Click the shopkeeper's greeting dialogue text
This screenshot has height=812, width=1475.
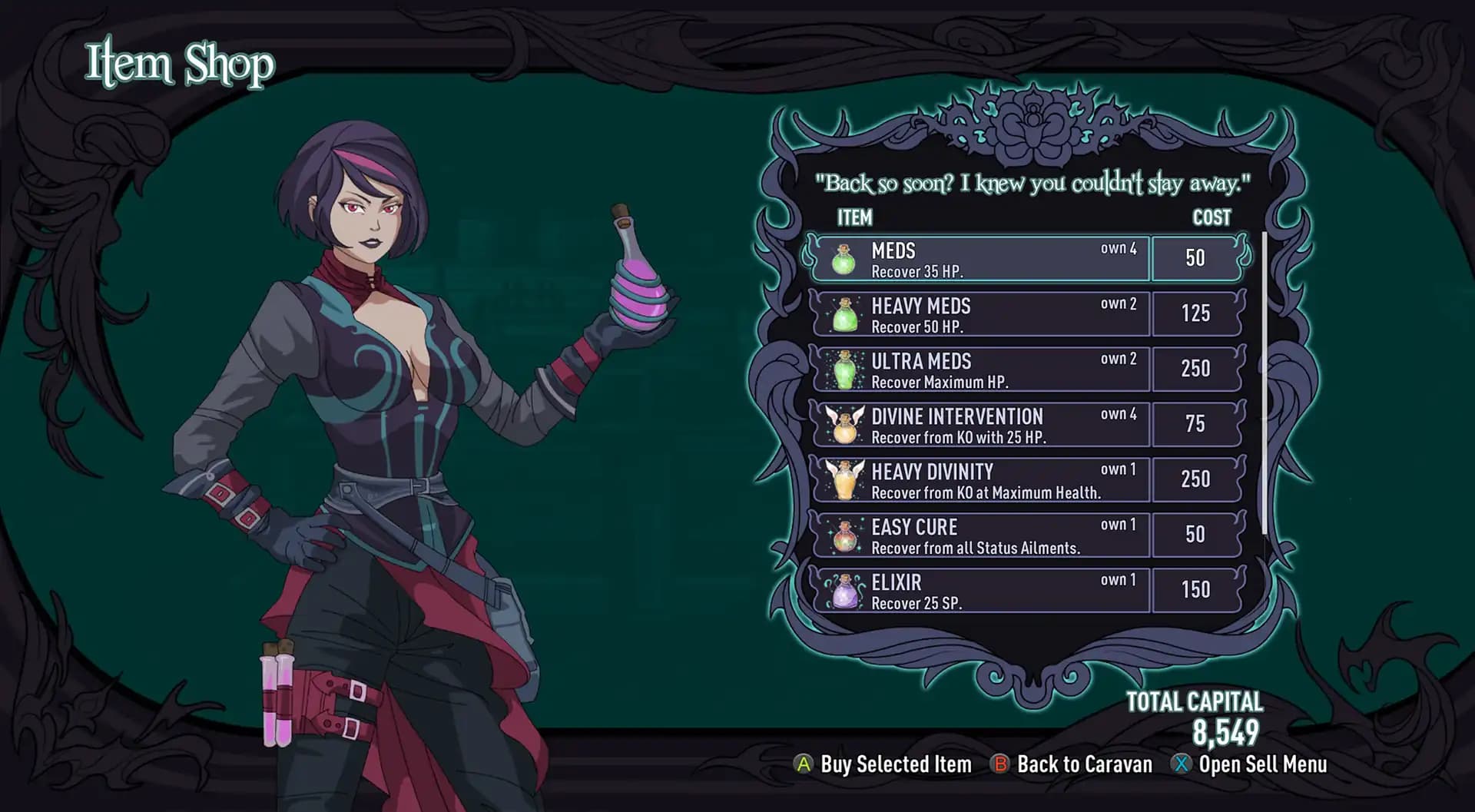1033,184
